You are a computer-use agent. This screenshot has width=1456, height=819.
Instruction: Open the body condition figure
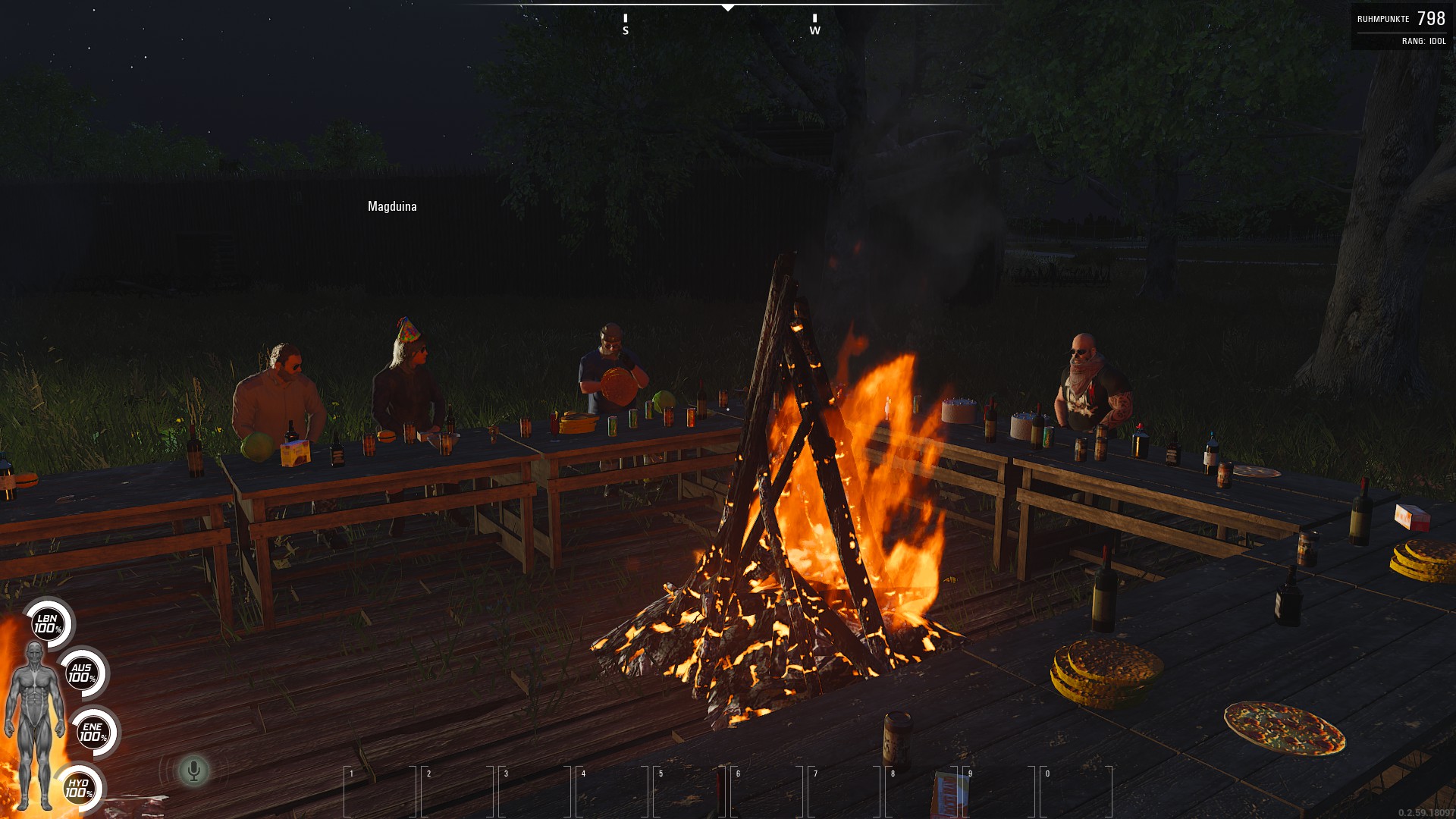click(34, 724)
